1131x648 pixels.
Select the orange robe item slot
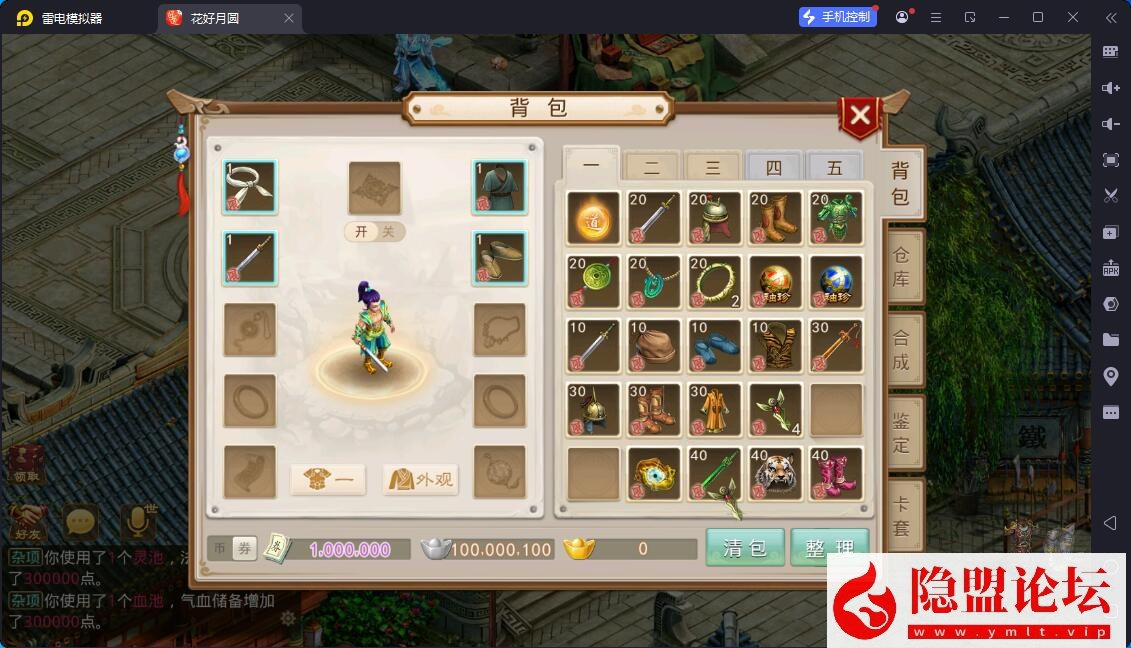(x=715, y=409)
